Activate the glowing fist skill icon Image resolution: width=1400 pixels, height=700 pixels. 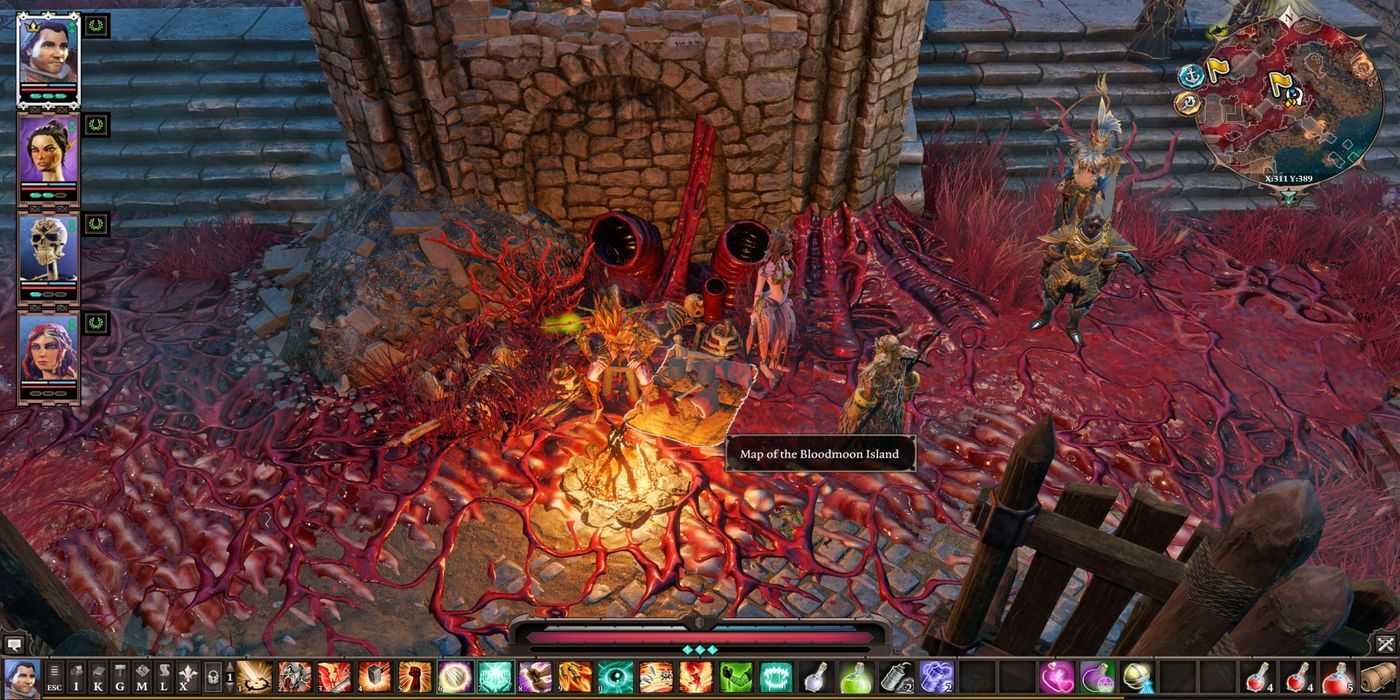(415, 677)
